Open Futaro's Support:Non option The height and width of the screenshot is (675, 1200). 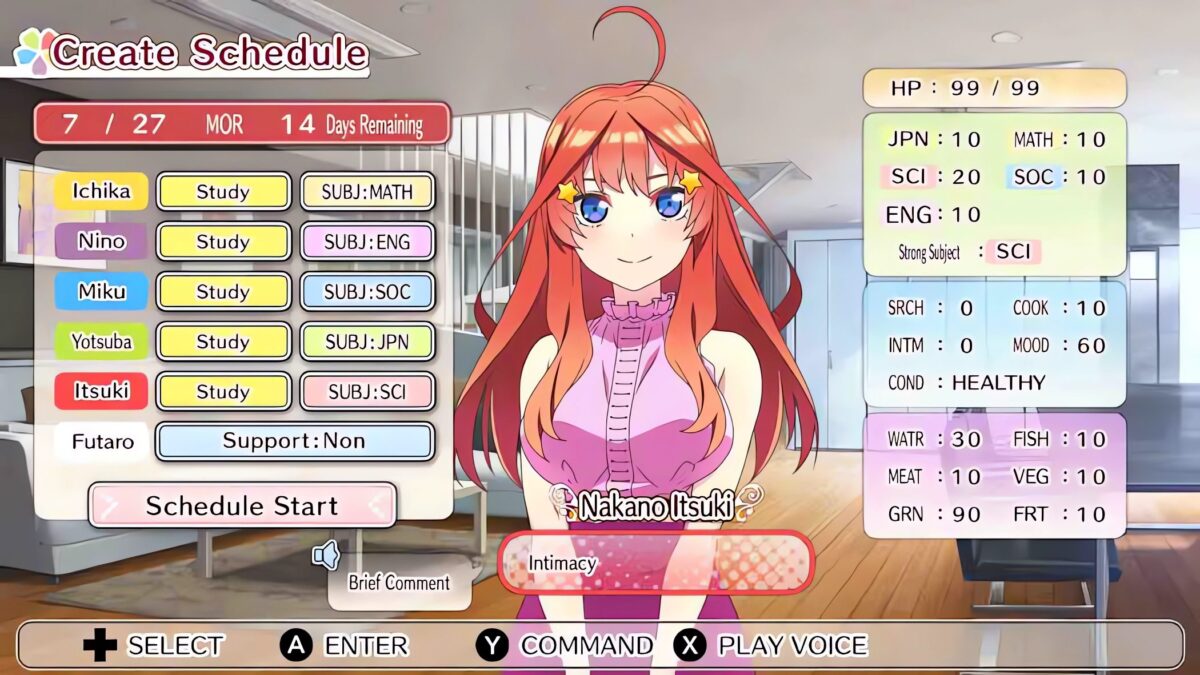(x=294, y=441)
